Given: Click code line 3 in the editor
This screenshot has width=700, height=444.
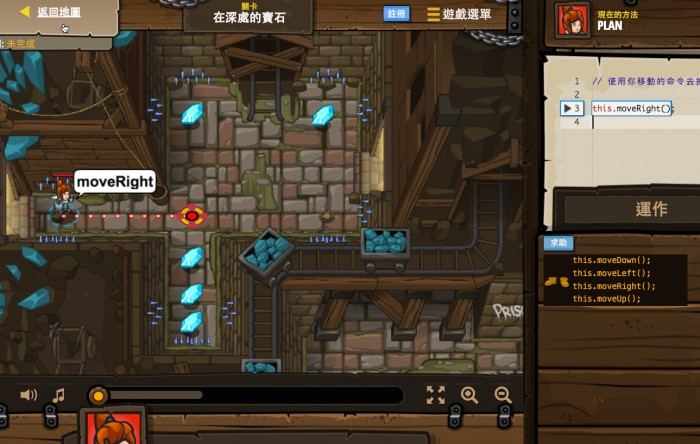Looking at the screenshot, I should [x=632, y=108].
